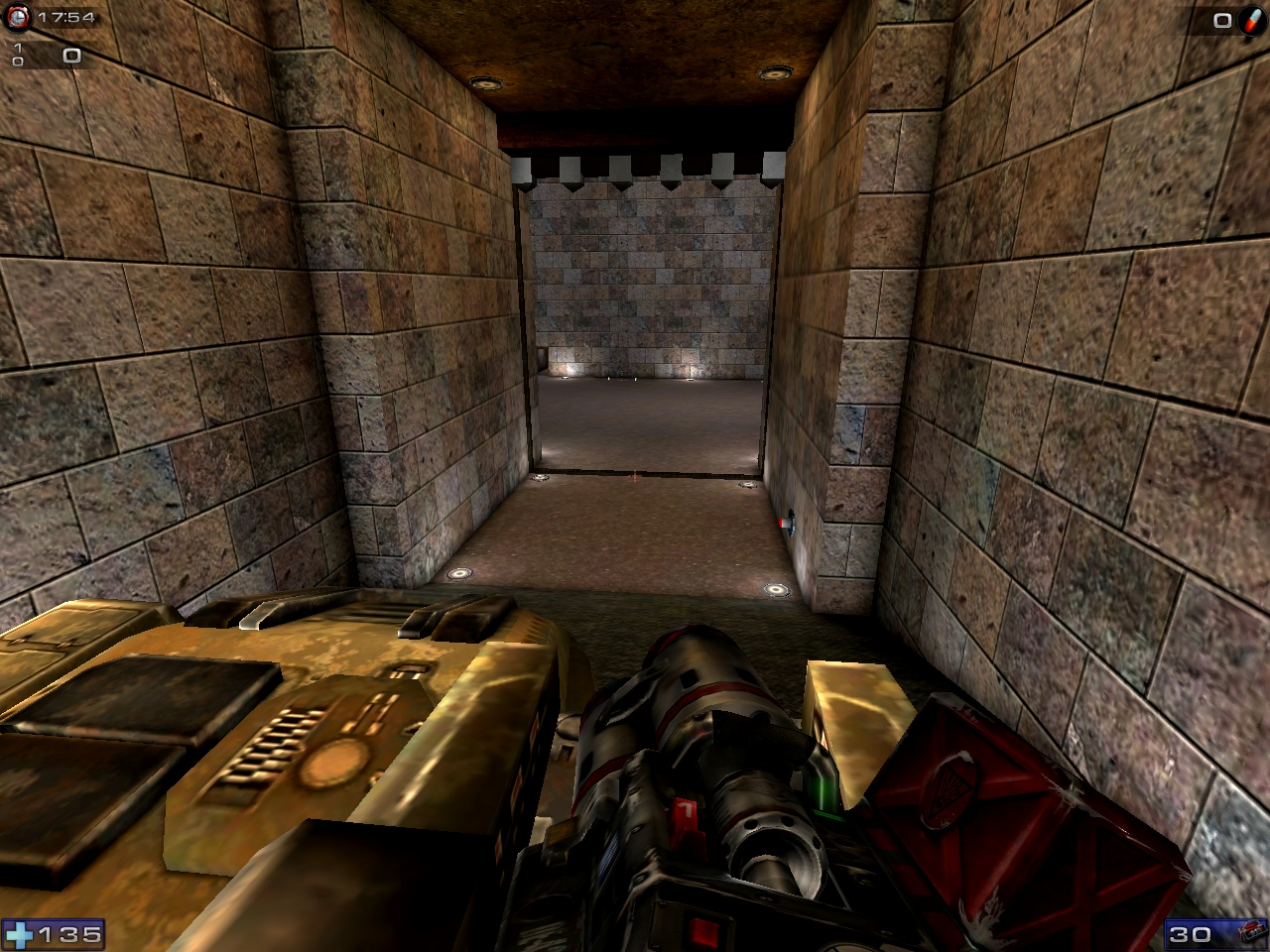Click the ammo count 30 in bottom-right
1270x952 pixels.
coord(1190,932)
